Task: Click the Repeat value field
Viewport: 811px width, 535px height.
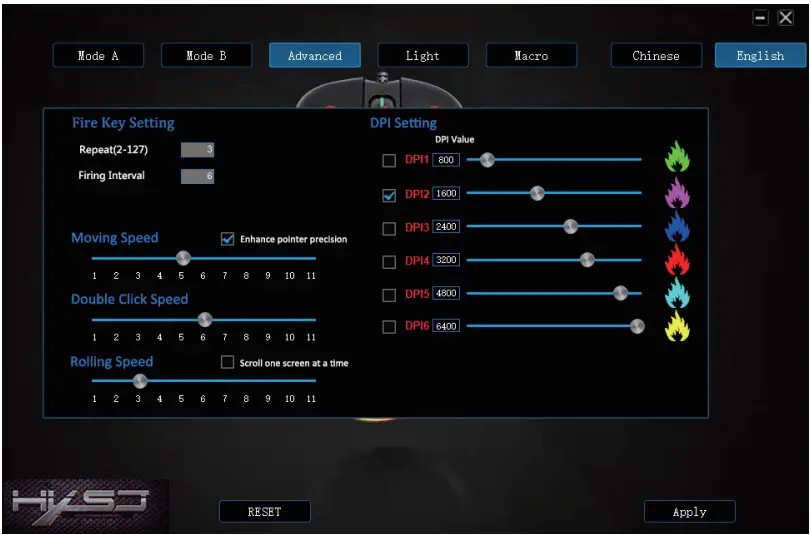Action: pyautogui.click(x=198, y=150)
